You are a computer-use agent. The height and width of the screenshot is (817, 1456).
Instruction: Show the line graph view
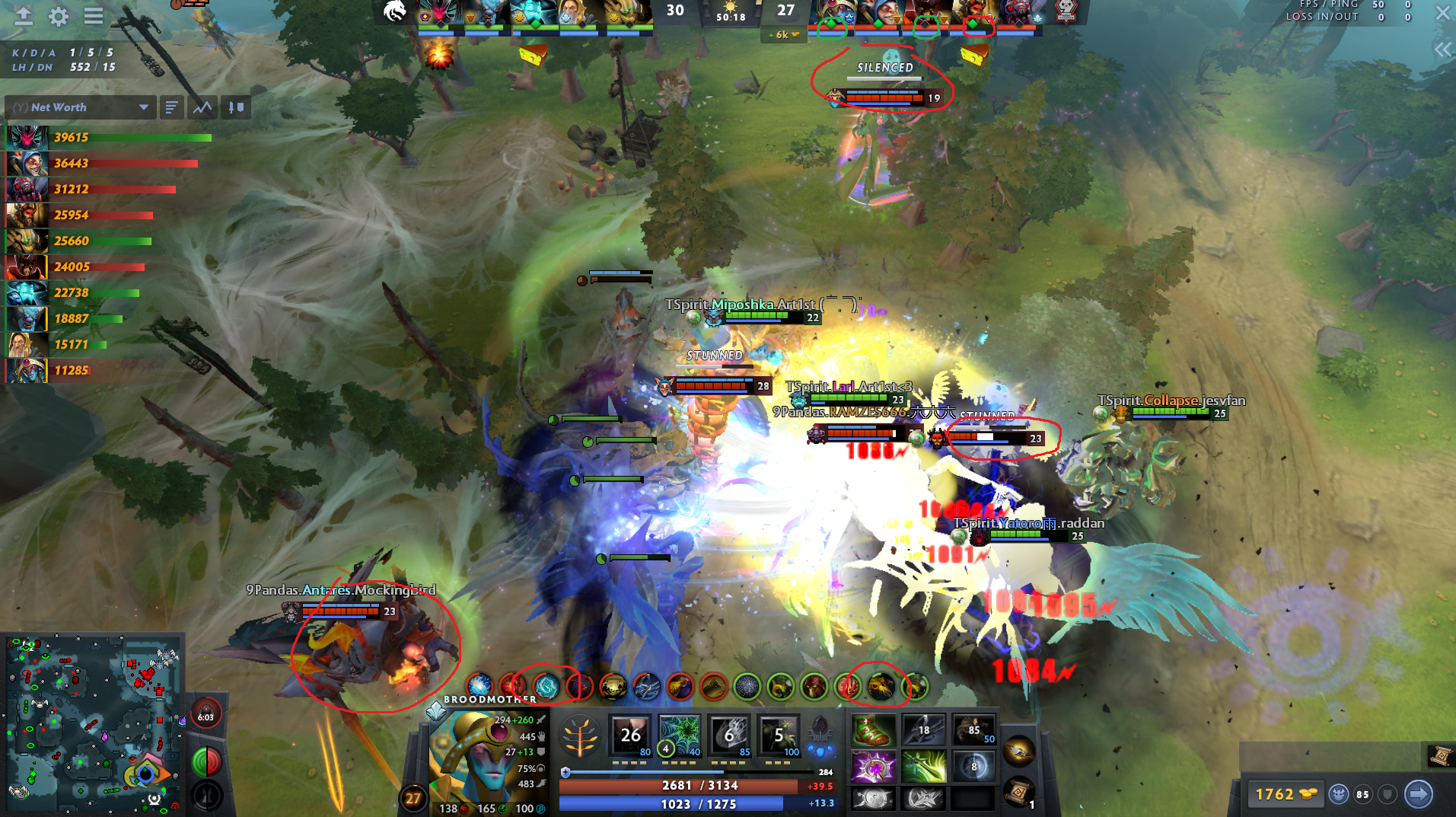click(x=202, y=107)
